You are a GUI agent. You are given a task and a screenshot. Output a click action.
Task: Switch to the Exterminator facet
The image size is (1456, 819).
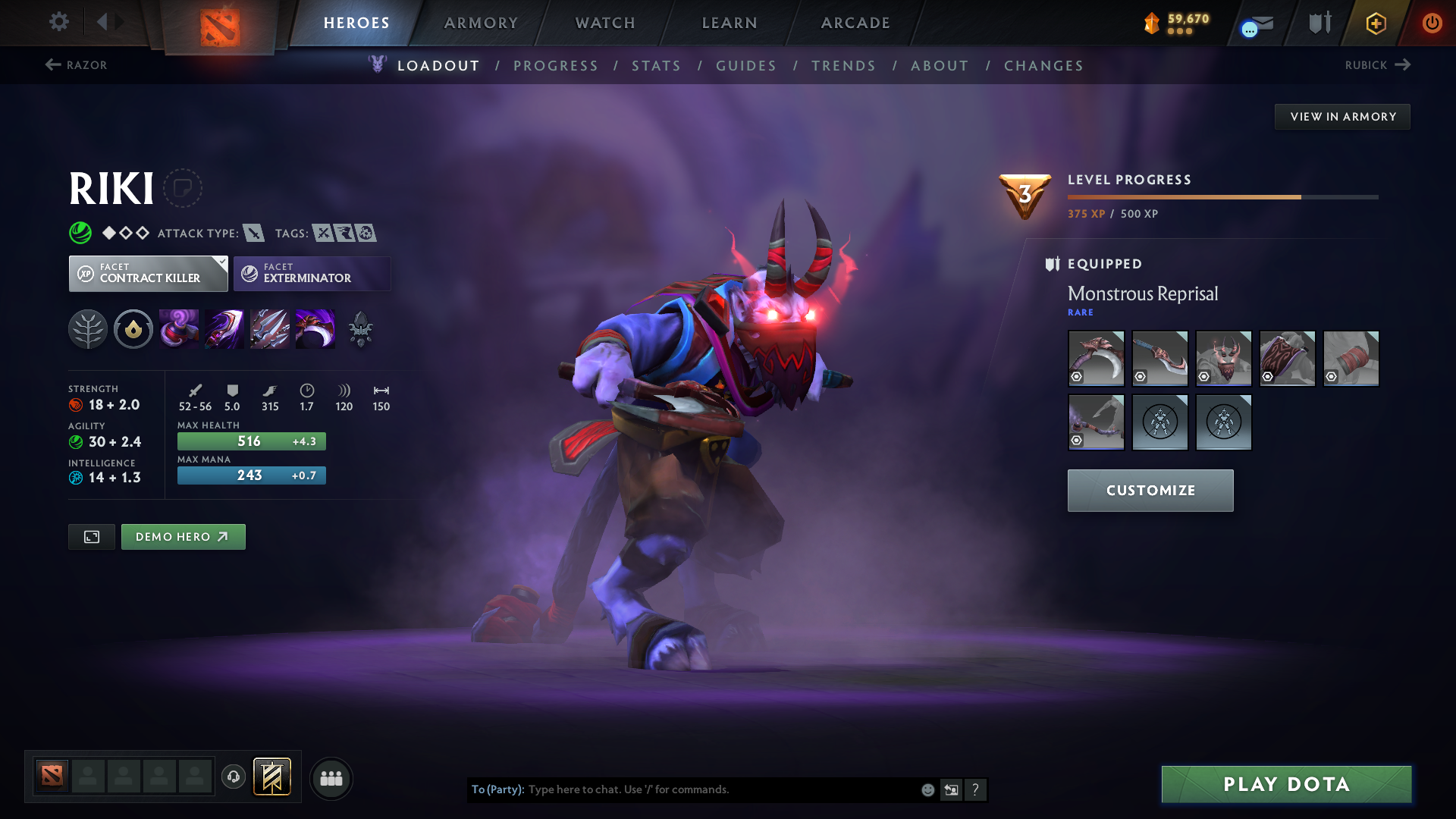[x=311, y=274]
